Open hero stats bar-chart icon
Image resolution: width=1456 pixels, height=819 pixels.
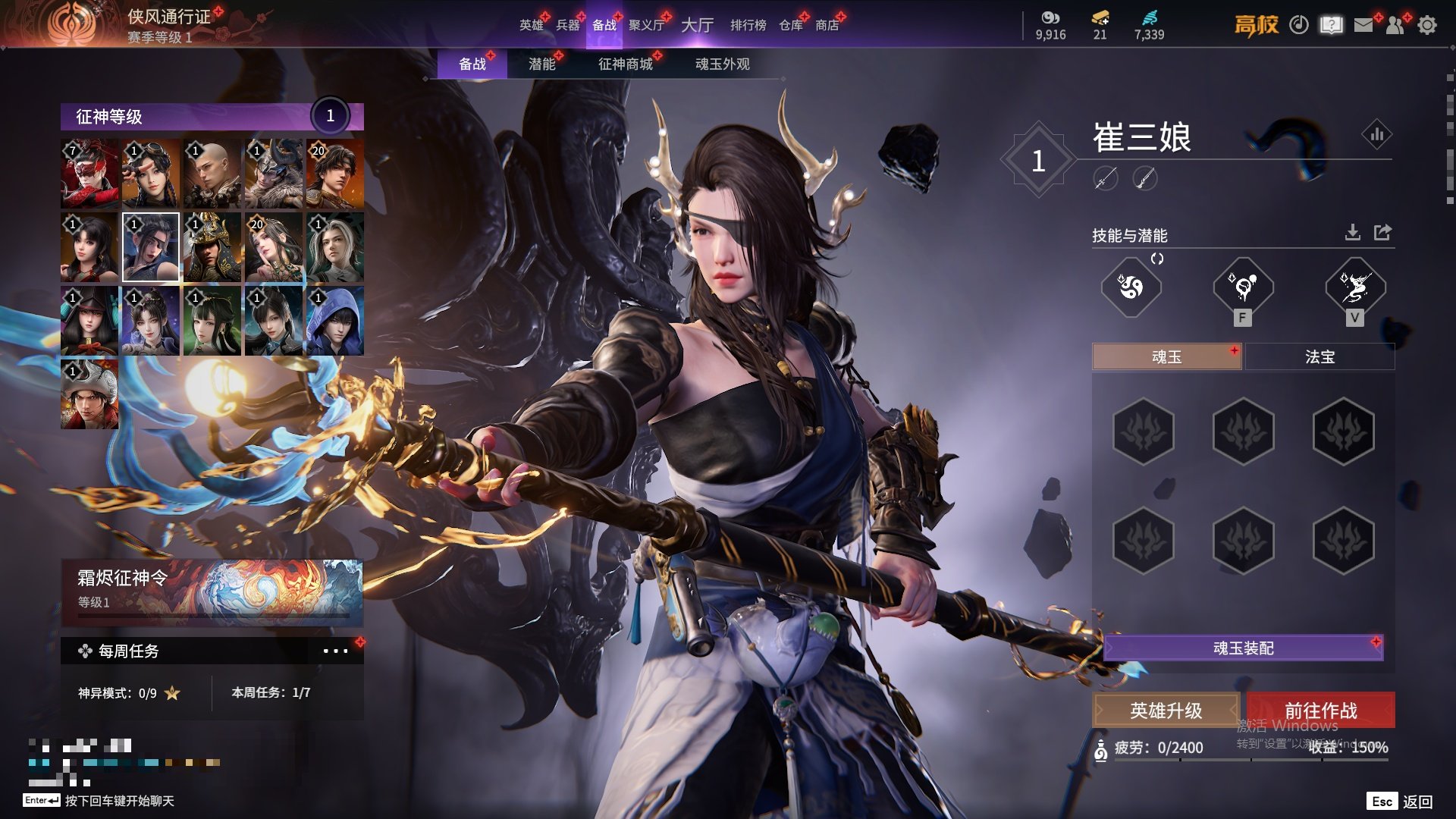point(1376,135)
